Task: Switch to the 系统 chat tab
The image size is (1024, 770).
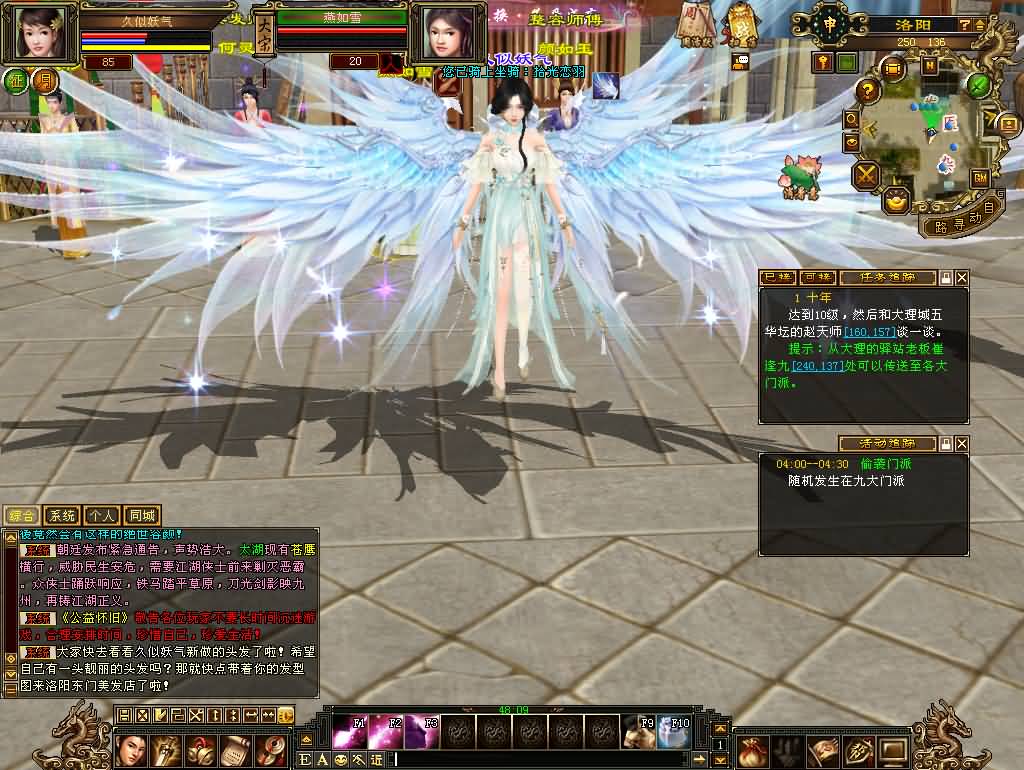Action: (62, 516)
